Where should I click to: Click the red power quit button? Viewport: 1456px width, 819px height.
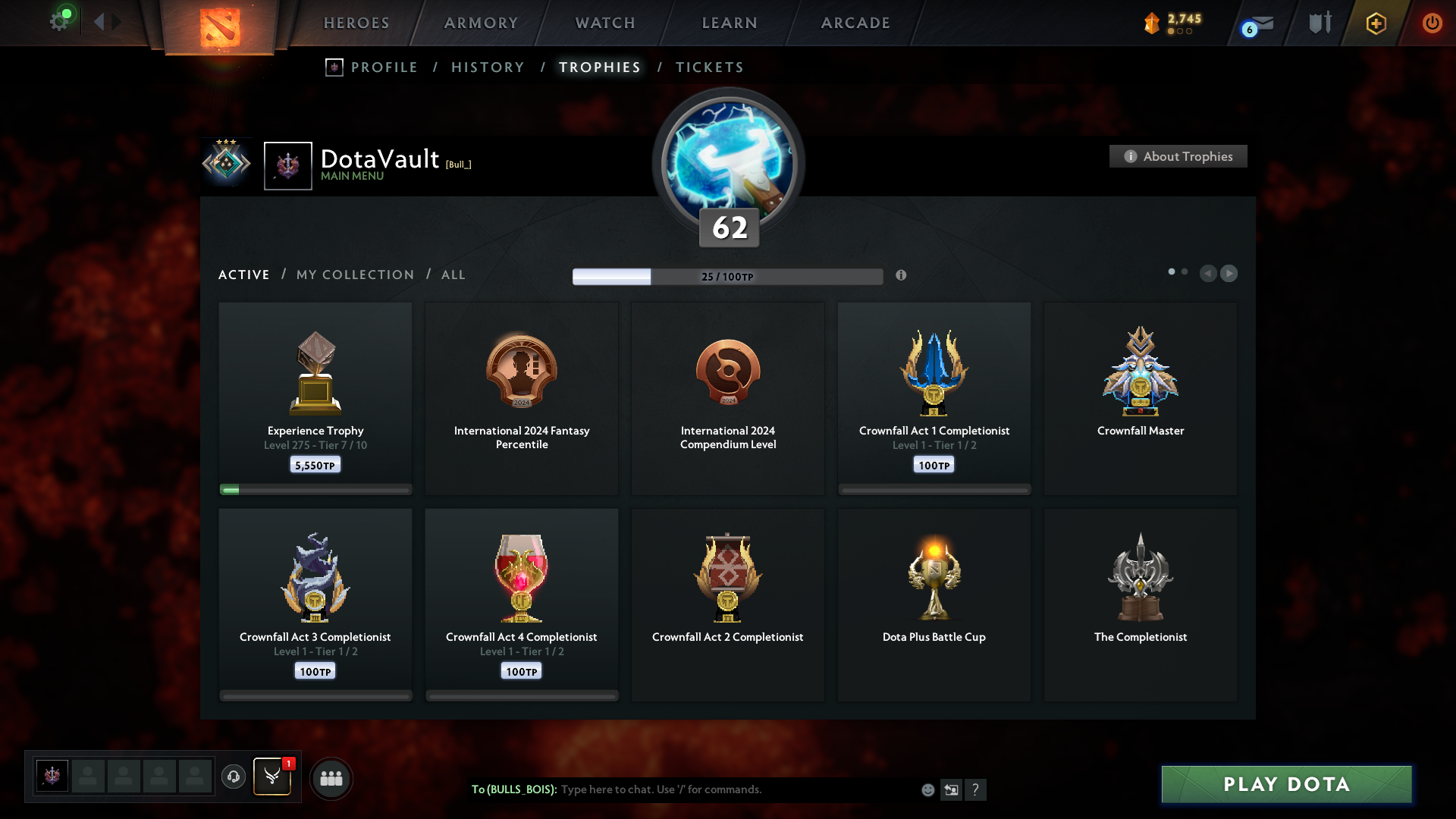point(1432,23)
